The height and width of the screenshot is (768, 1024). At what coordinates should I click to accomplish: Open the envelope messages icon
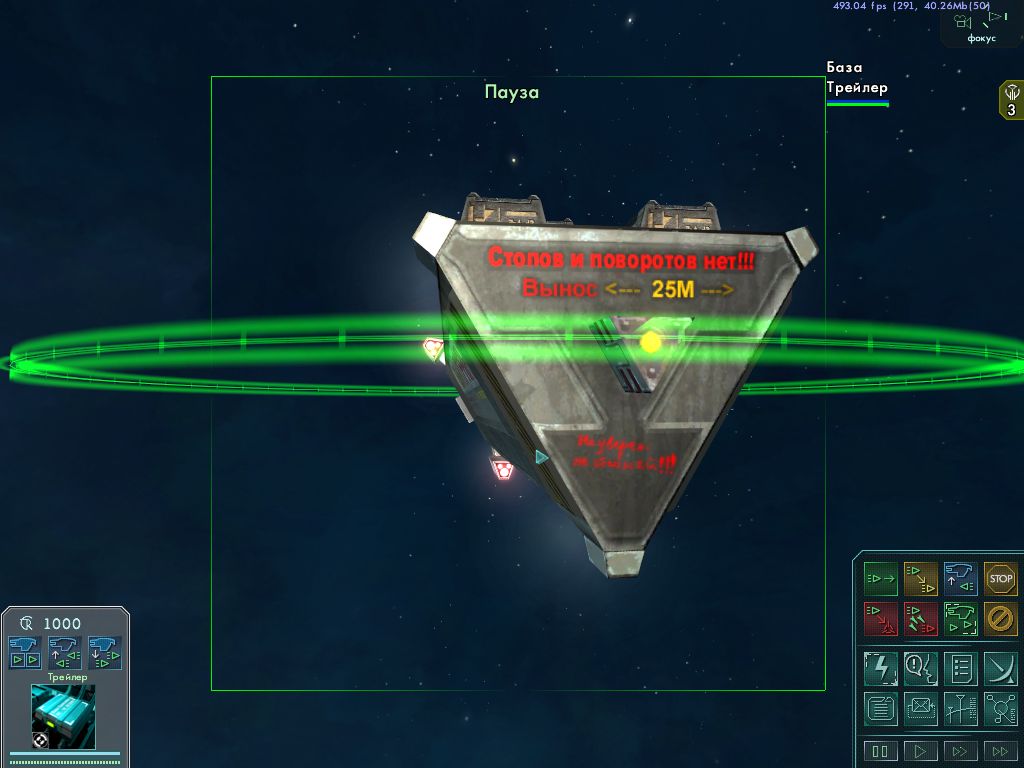pos(920,709)
